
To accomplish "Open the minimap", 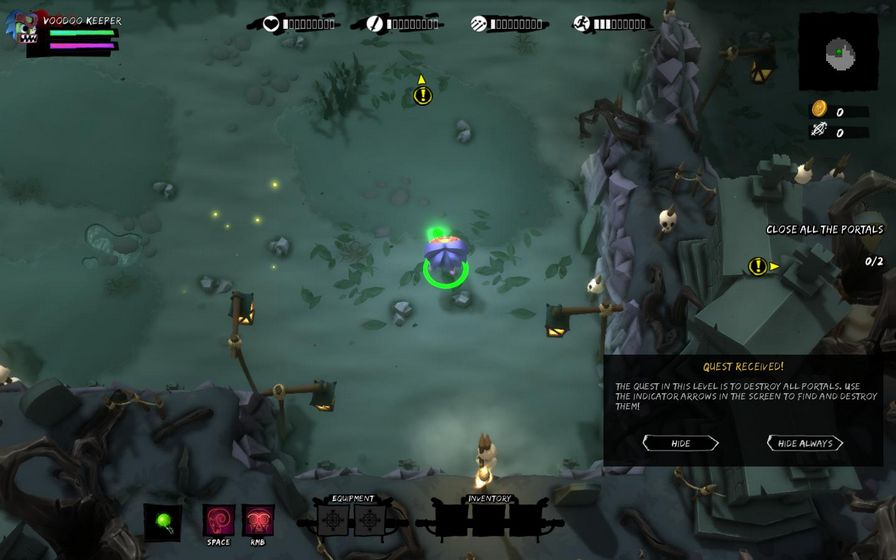I will [x=838, y=50].
